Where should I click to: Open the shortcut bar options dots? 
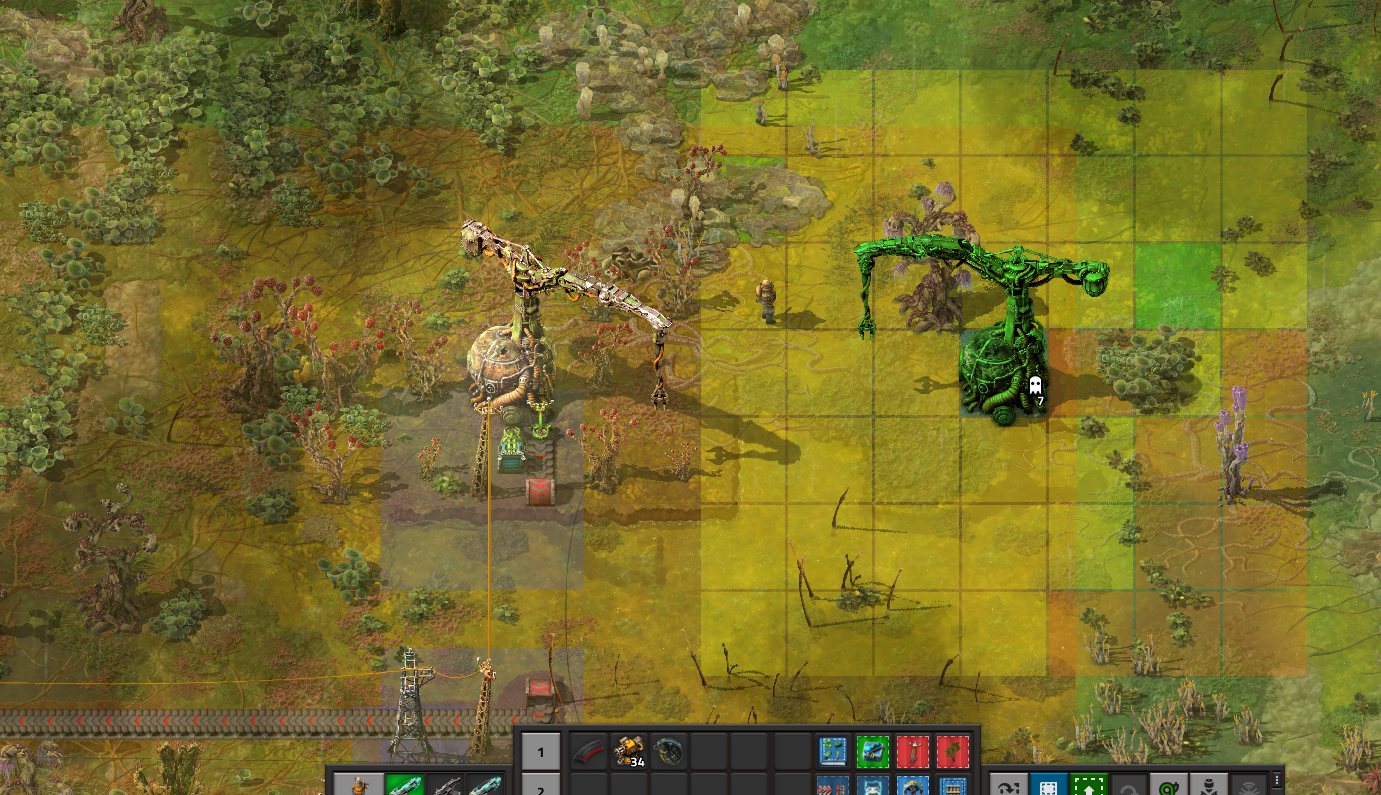tap(1277, 780)
